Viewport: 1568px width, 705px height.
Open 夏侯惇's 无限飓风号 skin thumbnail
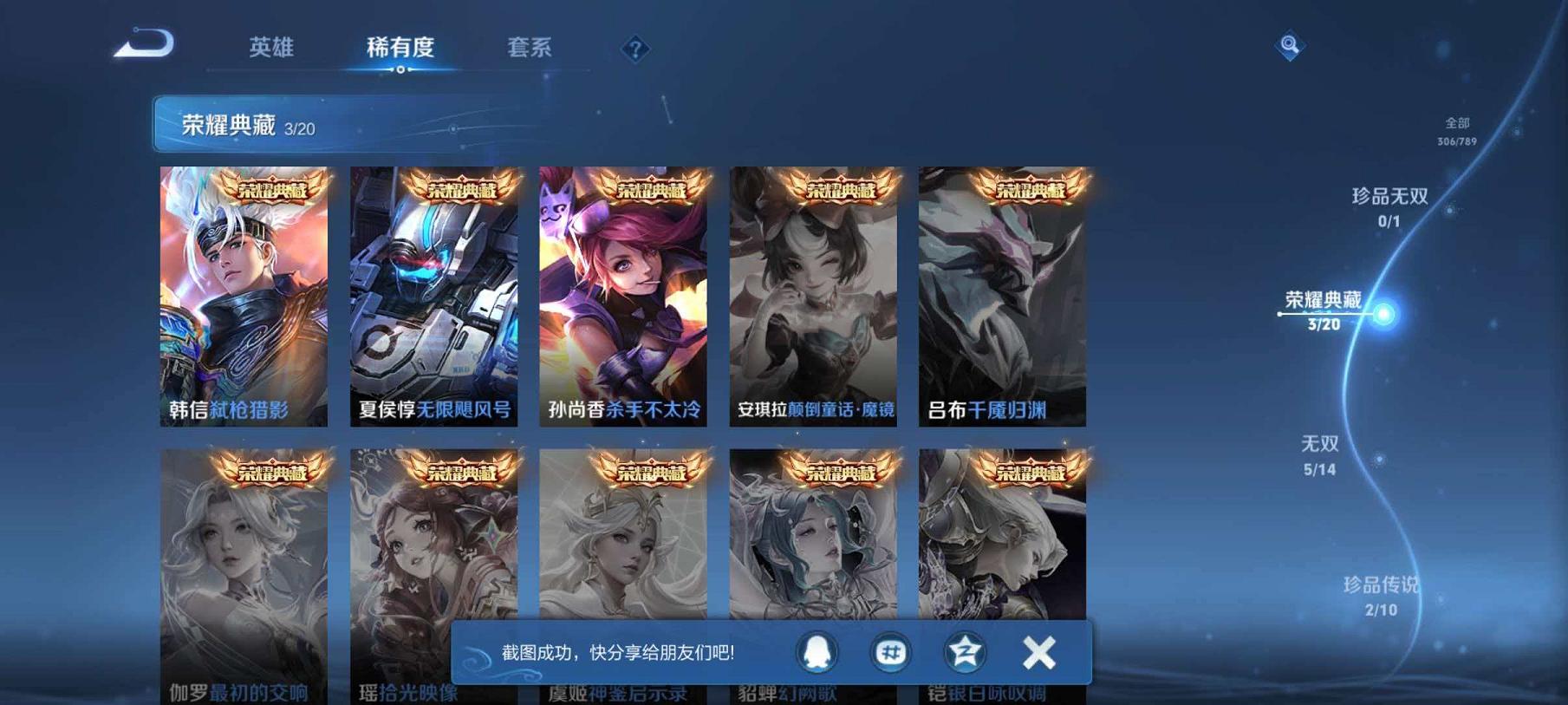click(x=436, y=295)
